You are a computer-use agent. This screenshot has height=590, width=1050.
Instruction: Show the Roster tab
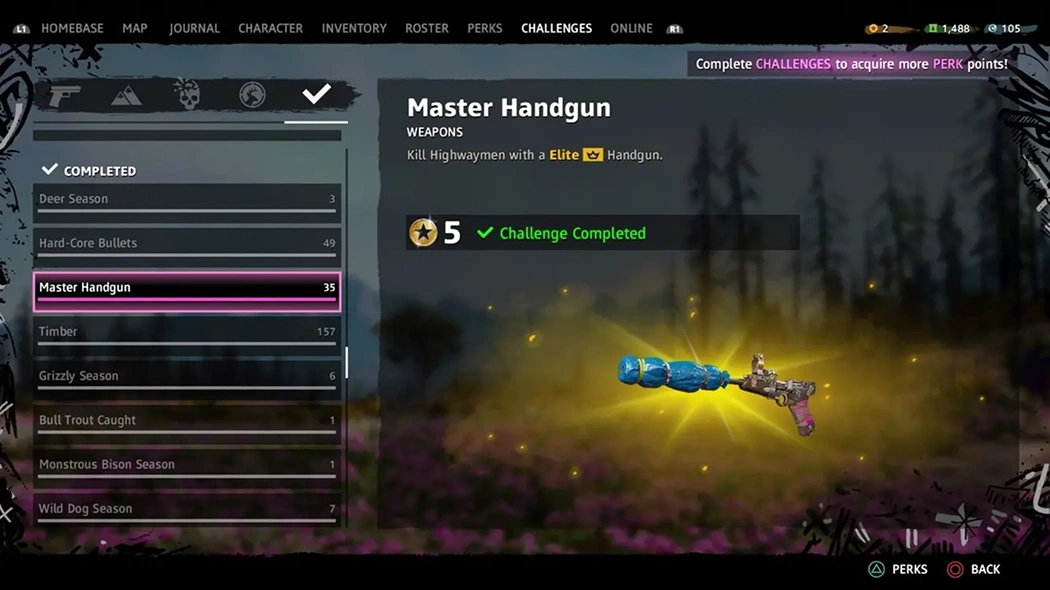pos(427,28)
